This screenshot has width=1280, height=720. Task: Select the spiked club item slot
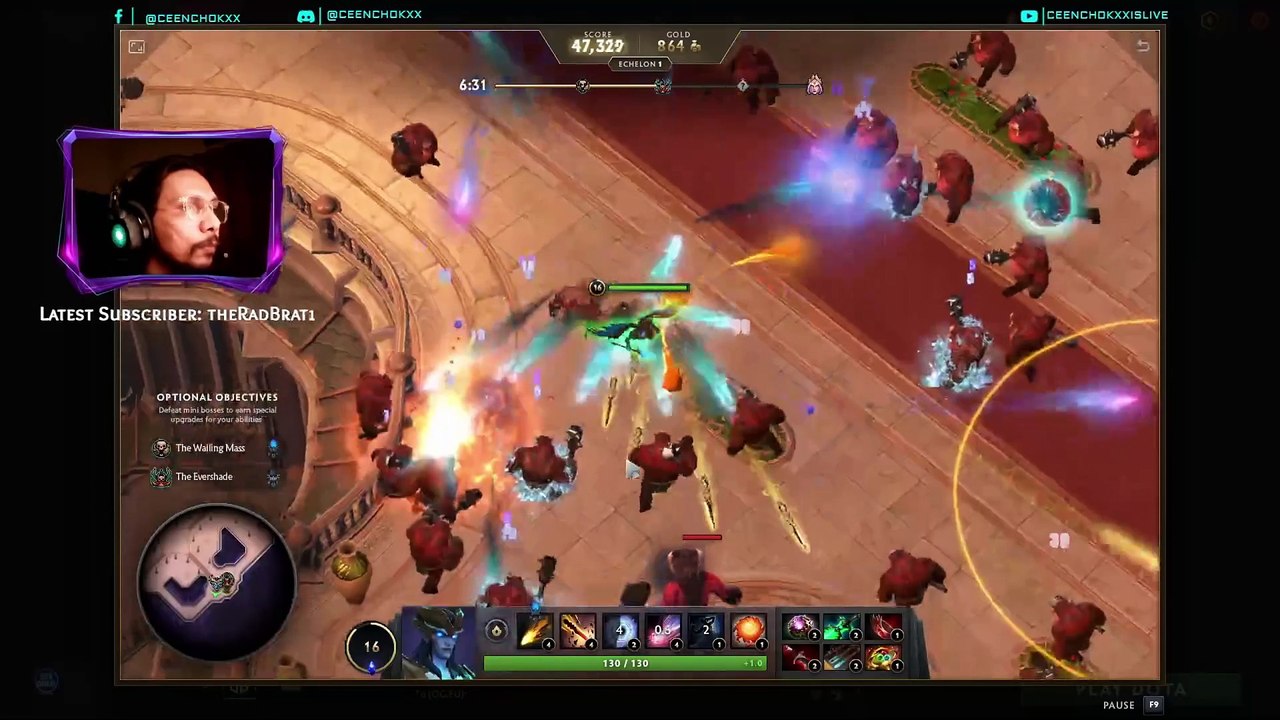pos(842,658)
